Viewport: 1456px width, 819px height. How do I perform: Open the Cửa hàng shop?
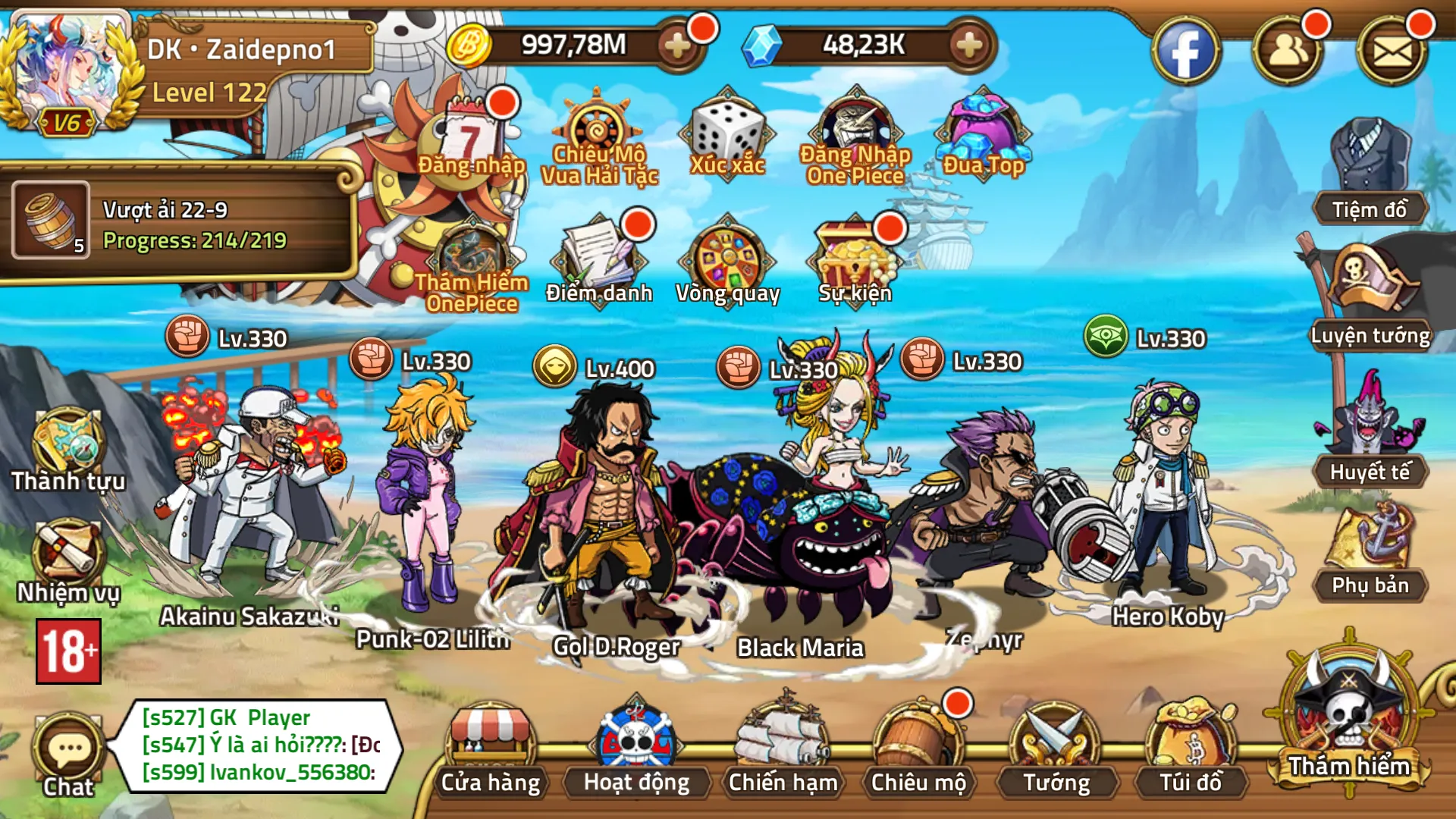point(491,751)
